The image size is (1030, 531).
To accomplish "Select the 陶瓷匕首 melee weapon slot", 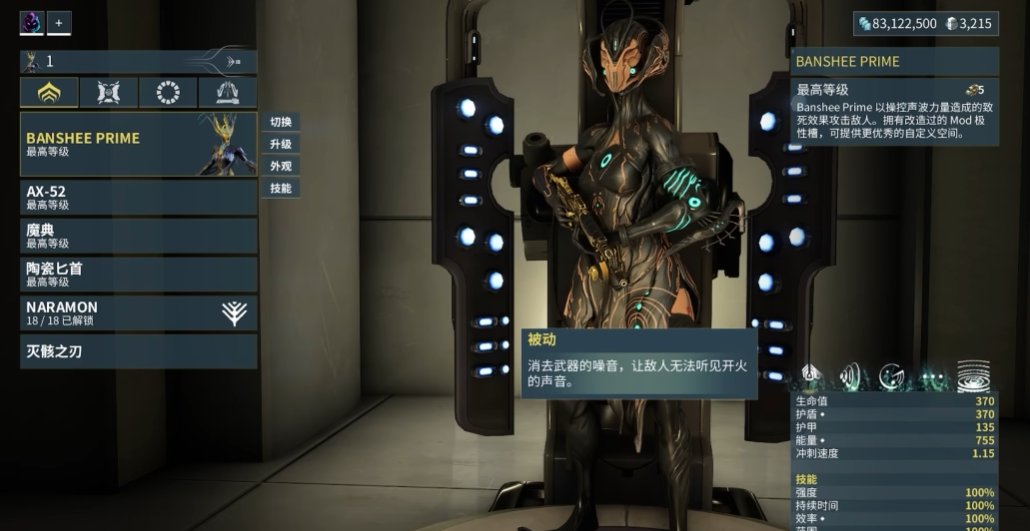I will coord(138,274).
